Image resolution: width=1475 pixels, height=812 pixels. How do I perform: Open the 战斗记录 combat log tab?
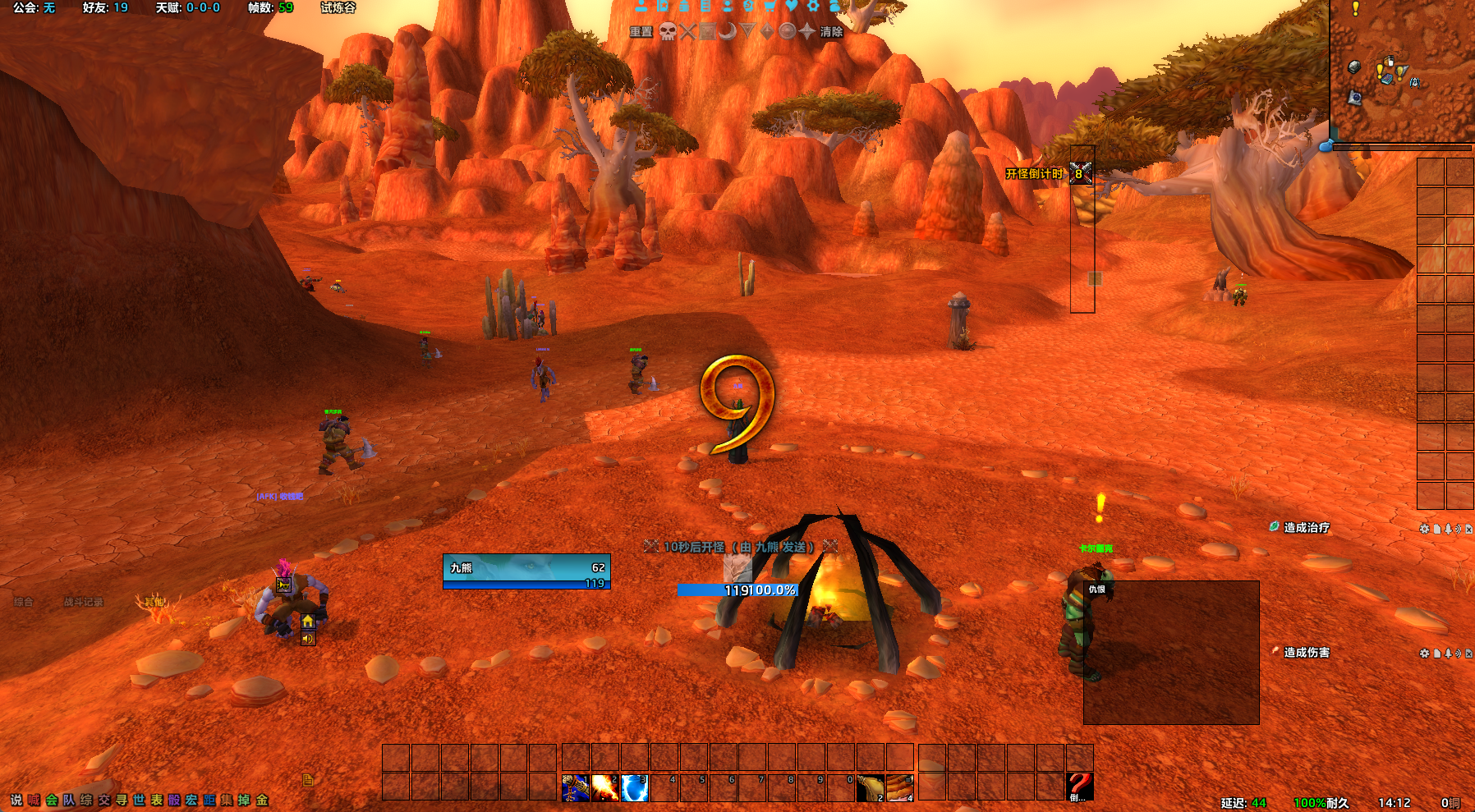tap(84, 602)
